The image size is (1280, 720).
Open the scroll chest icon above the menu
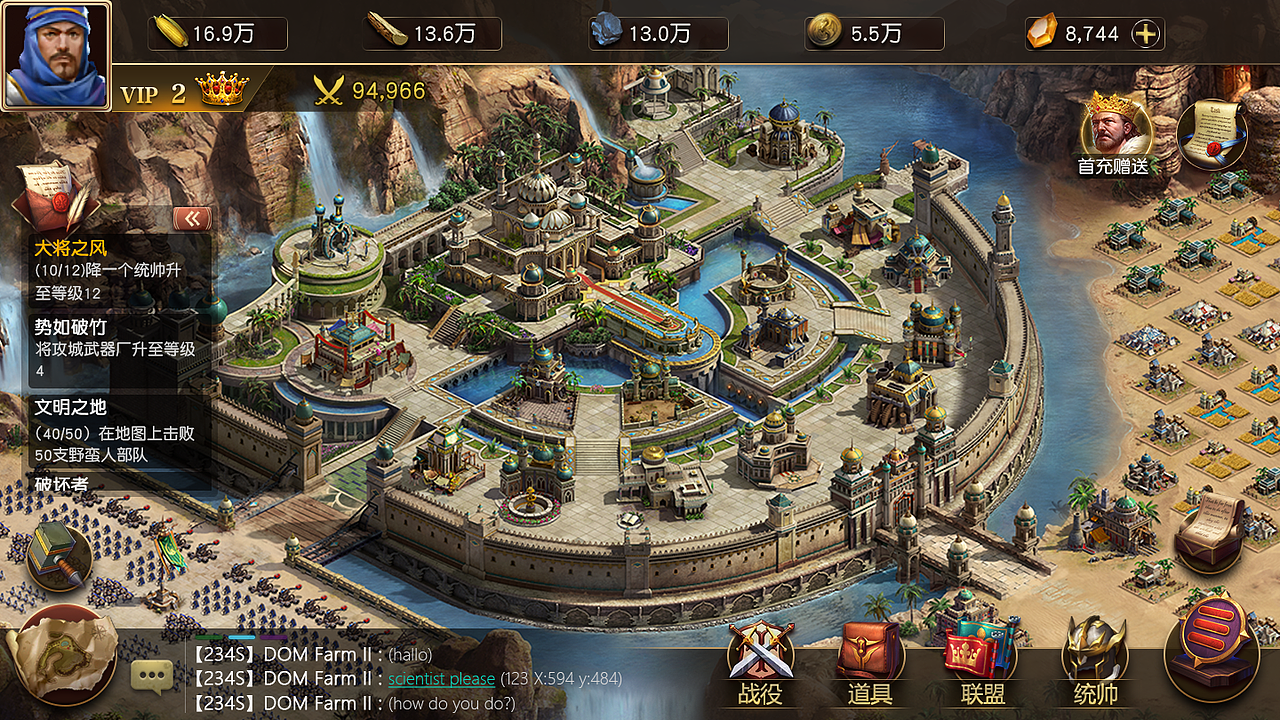coord(1209,526)
